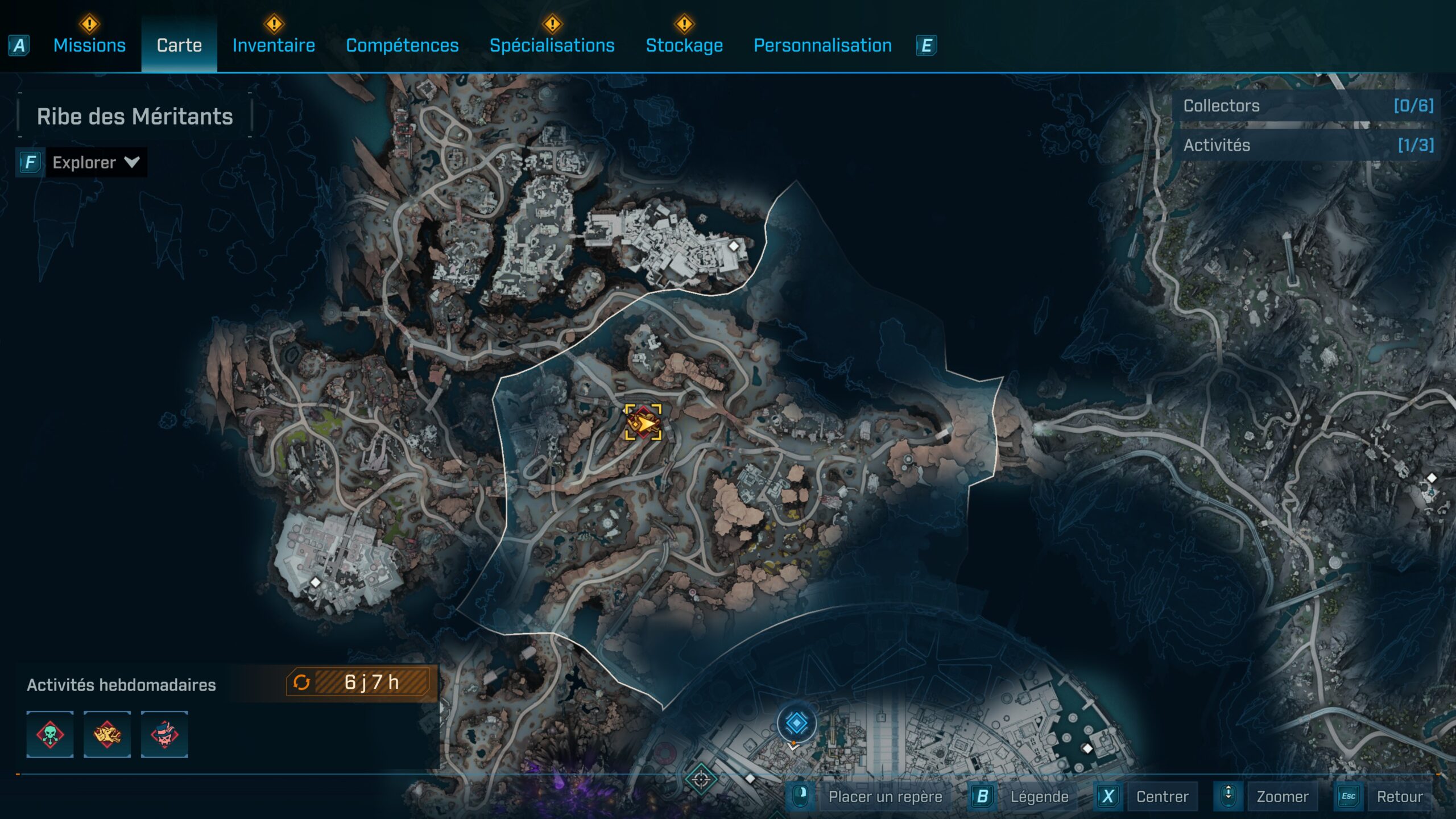Select the blue diamond fast travel marker
The image size is (1456, 819).
(x=796, y=723)
